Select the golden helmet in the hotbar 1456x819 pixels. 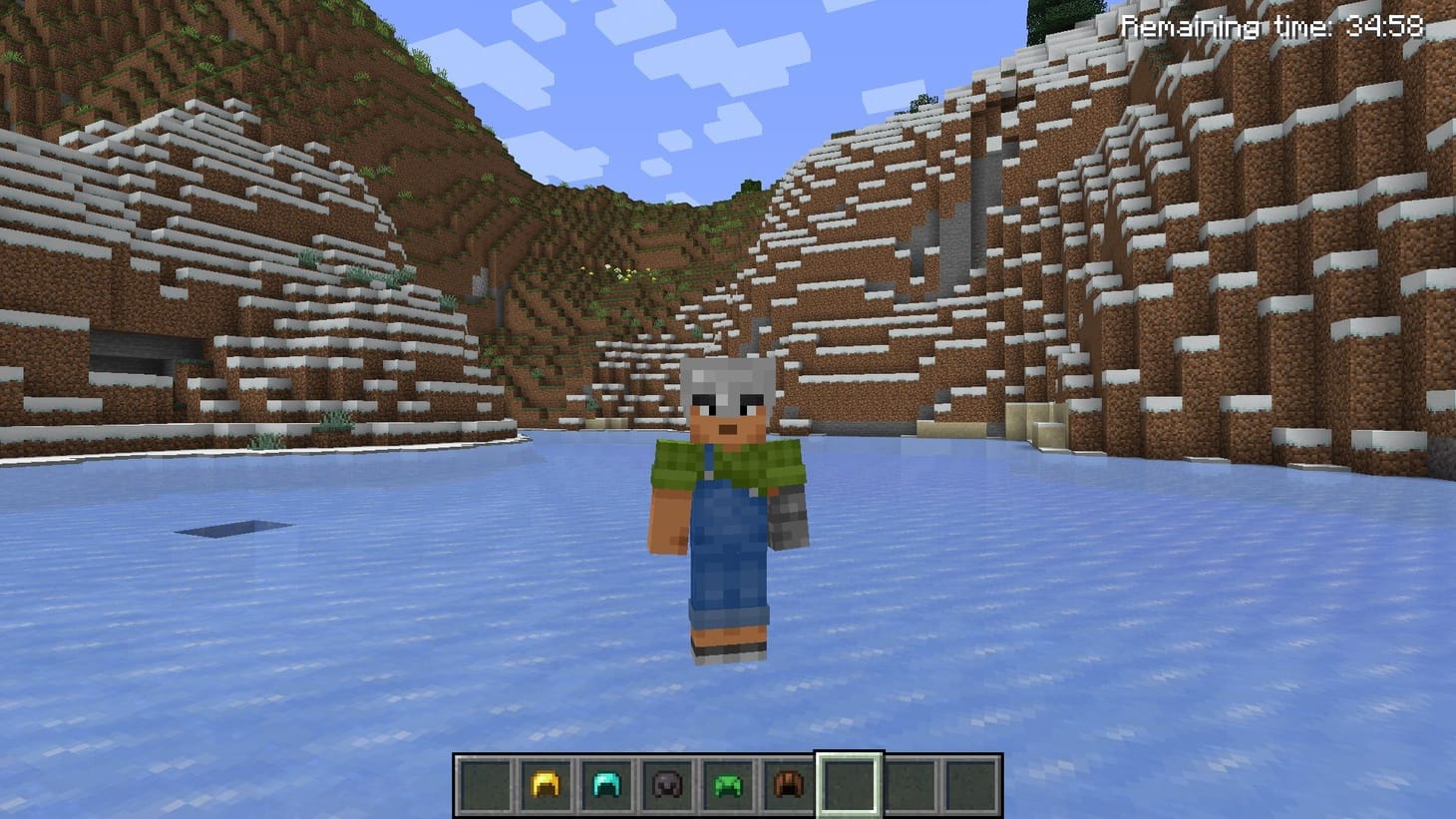click(545, 784)
